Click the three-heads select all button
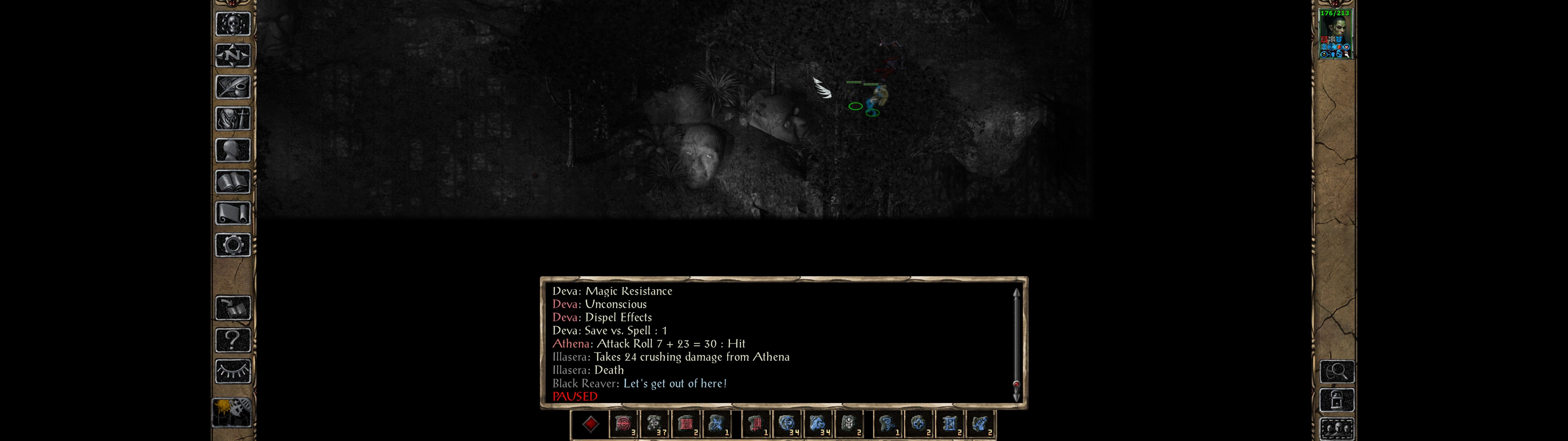The width and height of the screenshot is (1568, 441). coord(1337,429)
